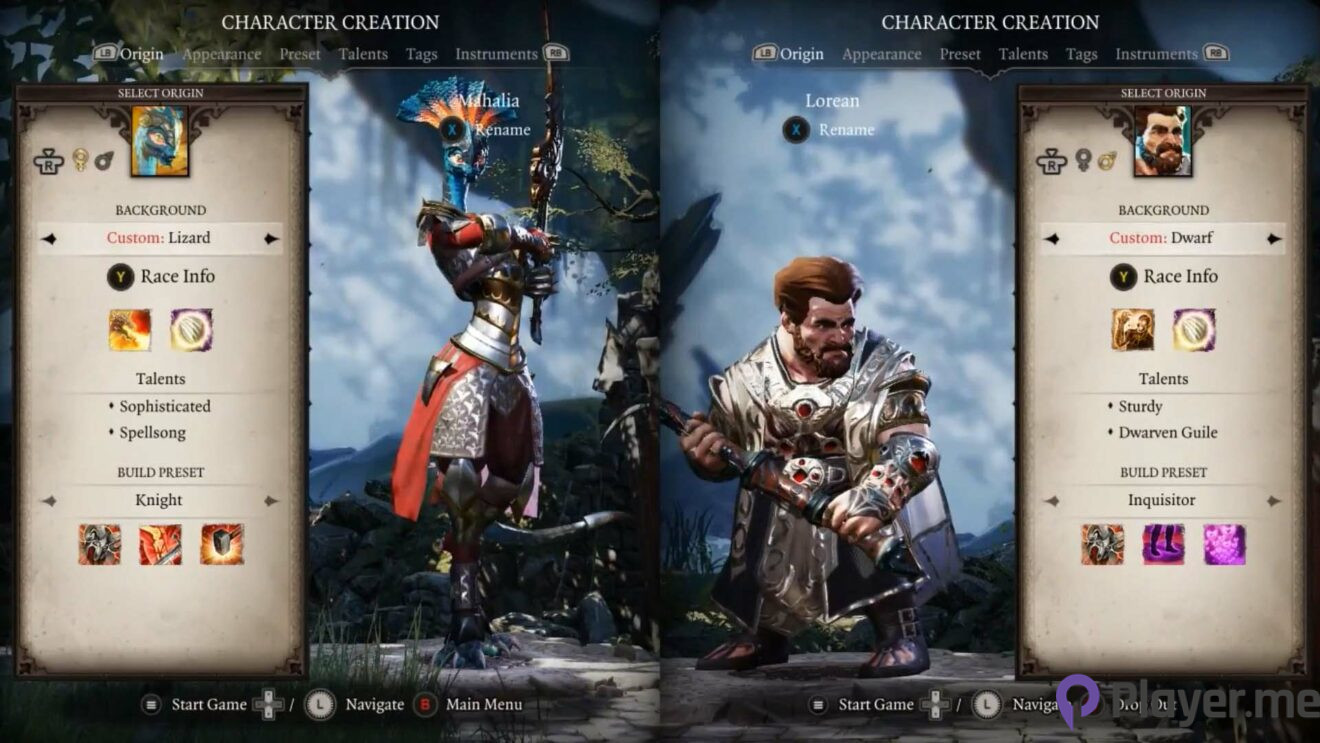This screenshot has height=743, width=1320.
Task: Open Lorean's second racial skill icon
Action: (1192, 330)
